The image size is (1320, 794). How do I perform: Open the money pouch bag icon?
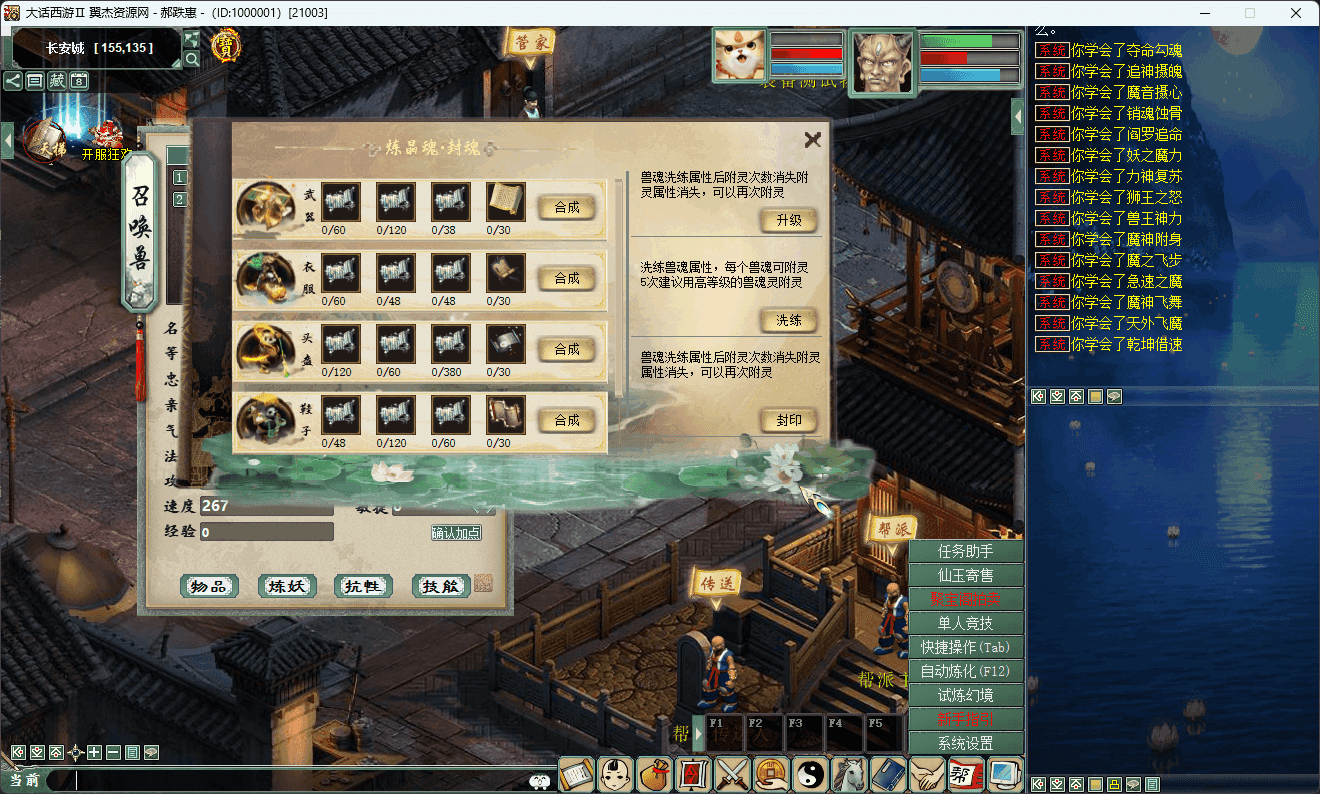[x=654, y=774]
